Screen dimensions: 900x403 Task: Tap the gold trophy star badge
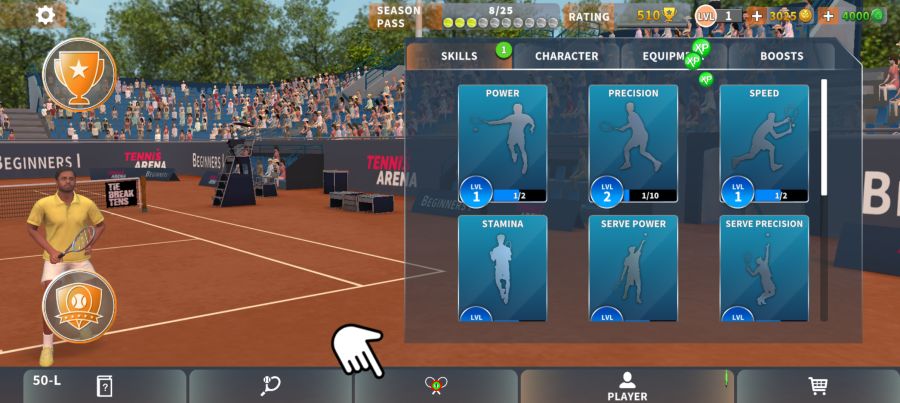[79, 72]
